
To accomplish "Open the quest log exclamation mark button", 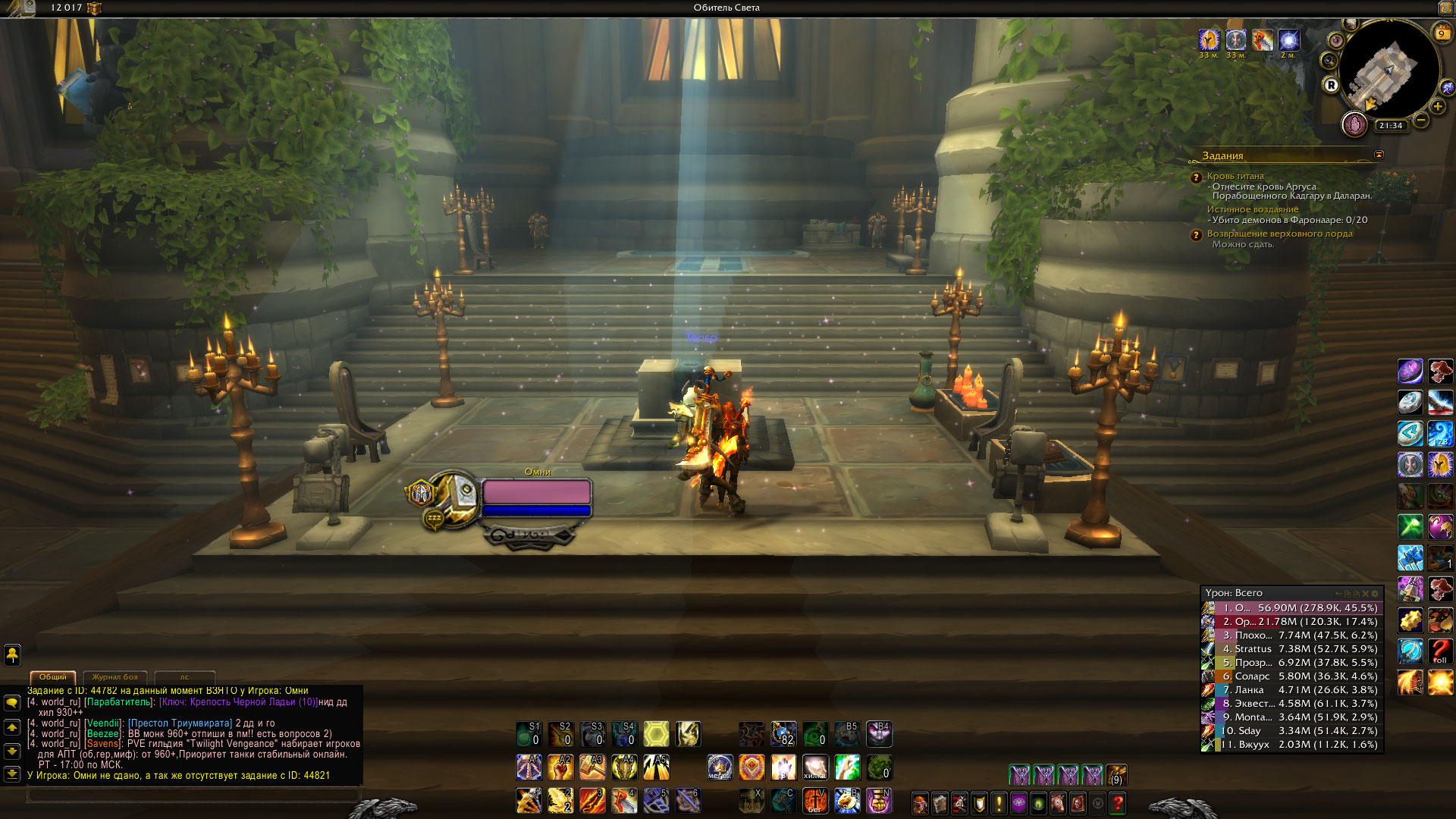I will pyautogui.click(x=999, y=802).
